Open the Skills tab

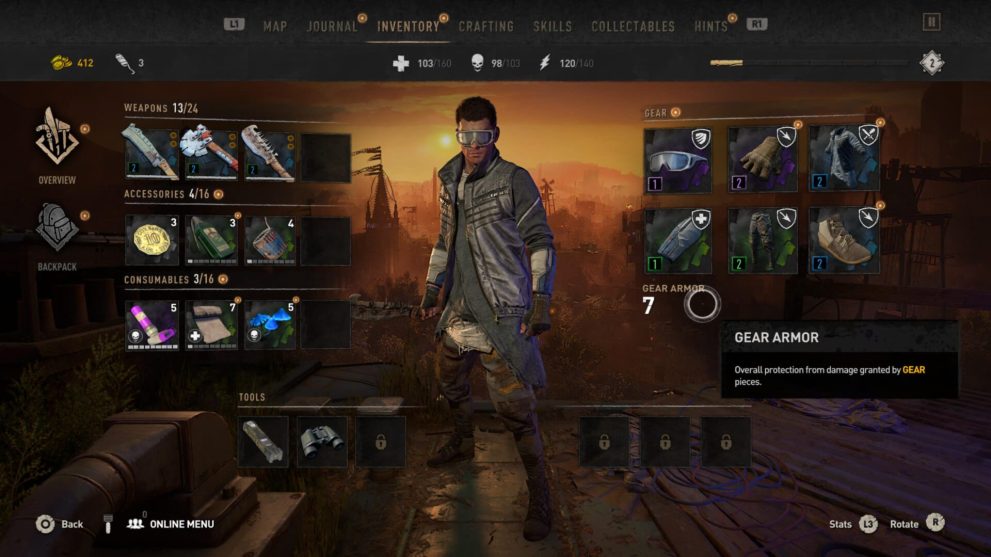tap(553, 26)
